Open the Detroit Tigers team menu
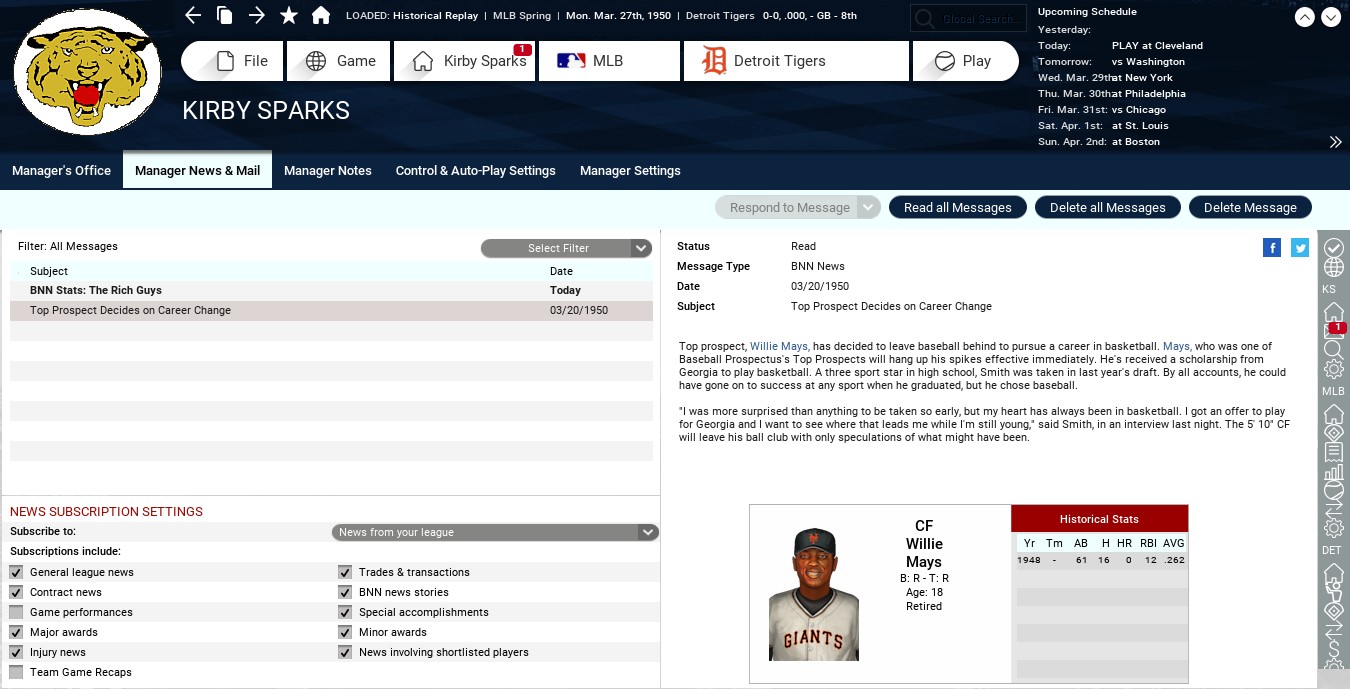The image size is (1350, 689). click(x=795, y=61)
